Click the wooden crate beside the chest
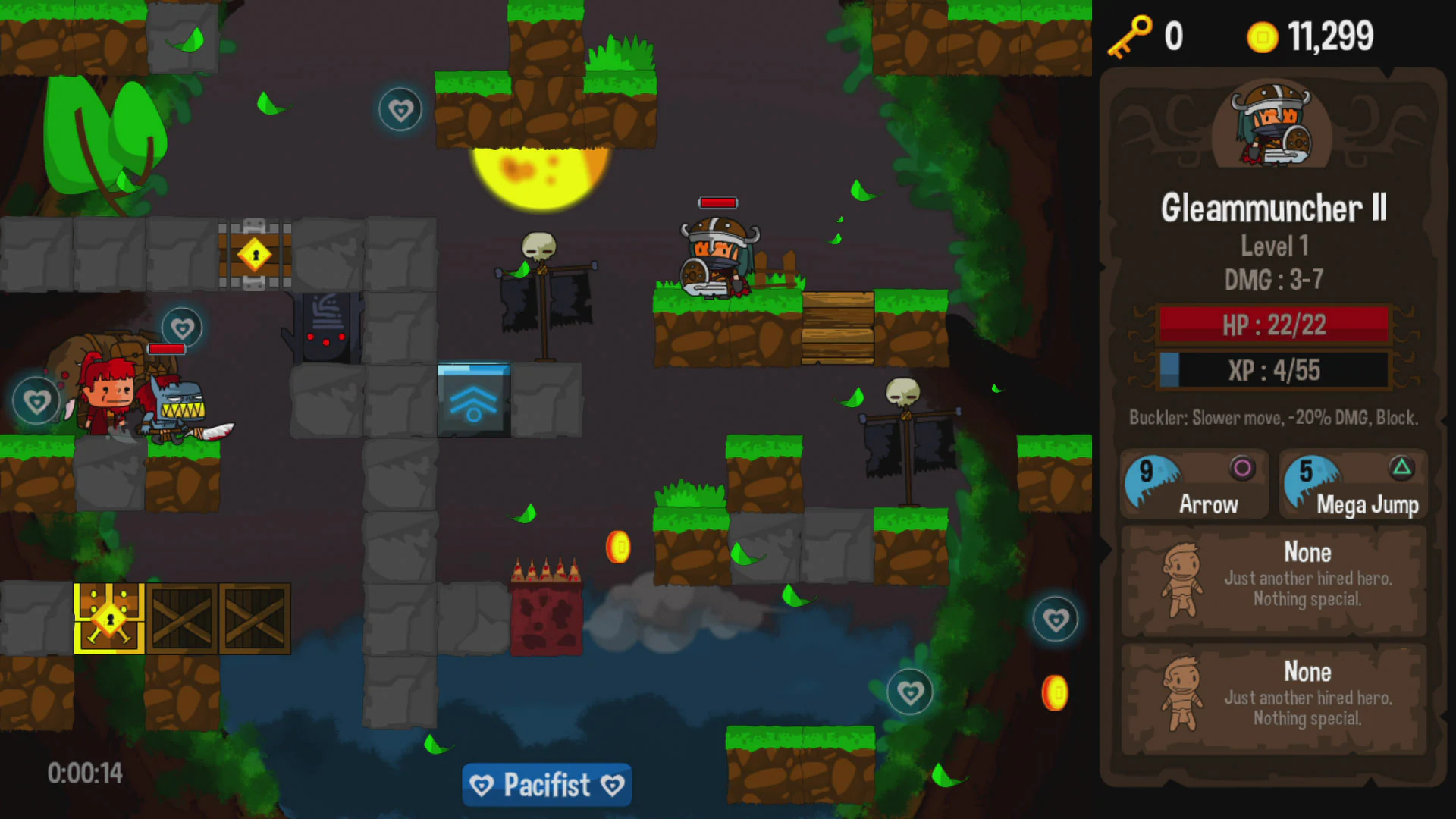1456x819 pixels. 184,618
